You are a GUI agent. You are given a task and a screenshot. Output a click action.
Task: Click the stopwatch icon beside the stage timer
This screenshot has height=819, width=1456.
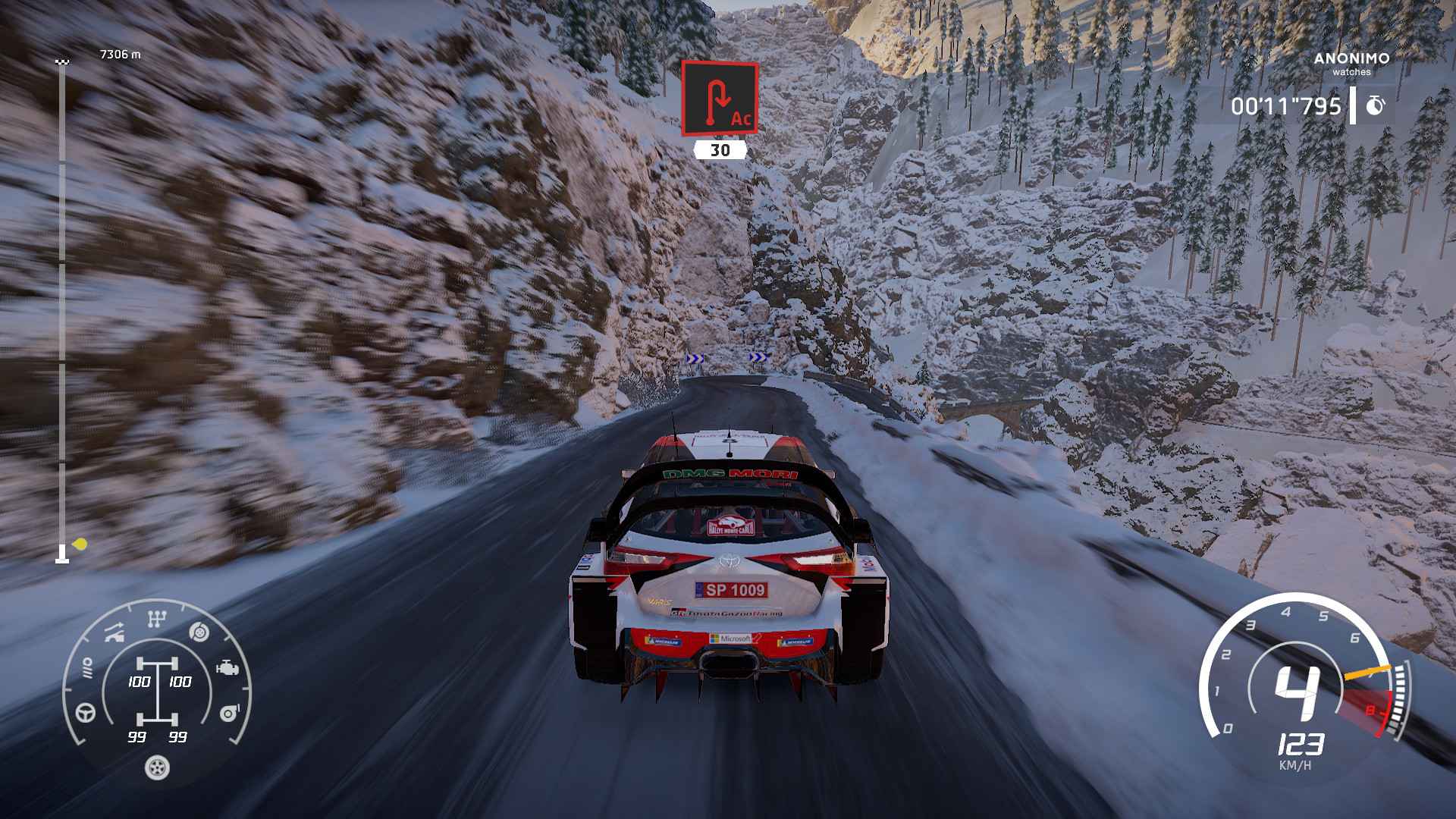[x=1375, y=106]
